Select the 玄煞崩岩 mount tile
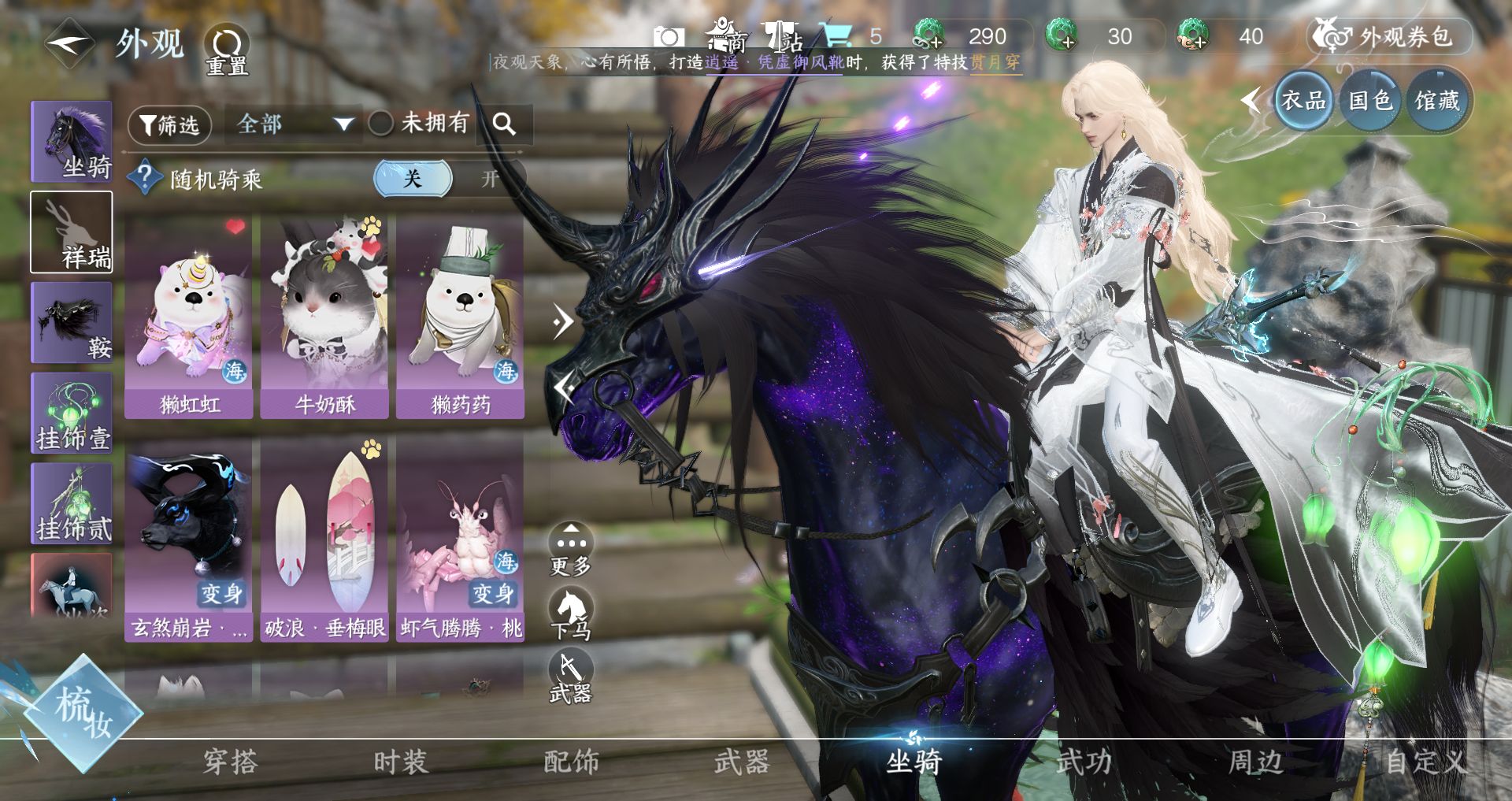1512x801 pixels. point(189,540)
